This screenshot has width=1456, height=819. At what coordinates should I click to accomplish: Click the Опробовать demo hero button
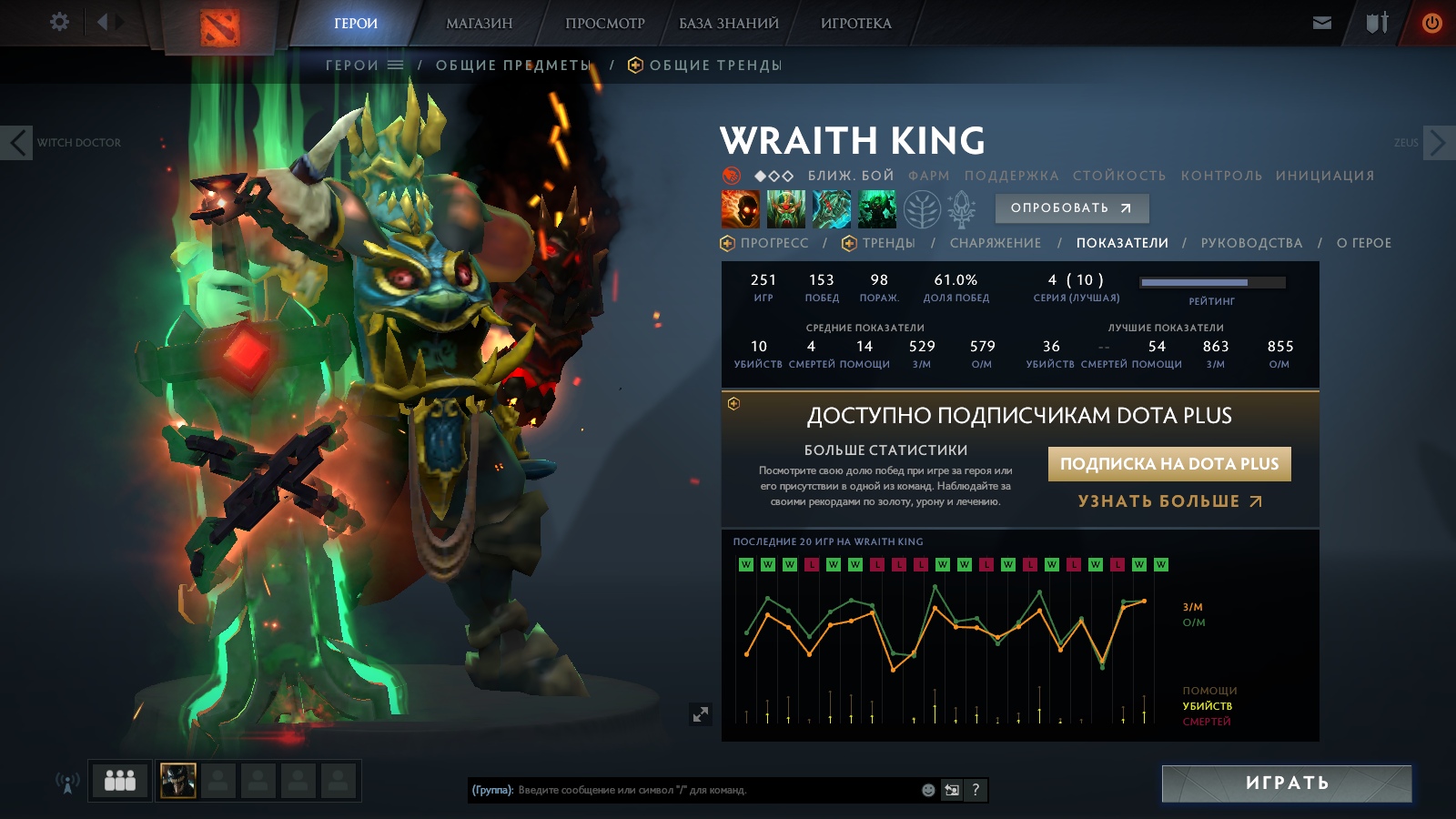(x=1071, y=208)
